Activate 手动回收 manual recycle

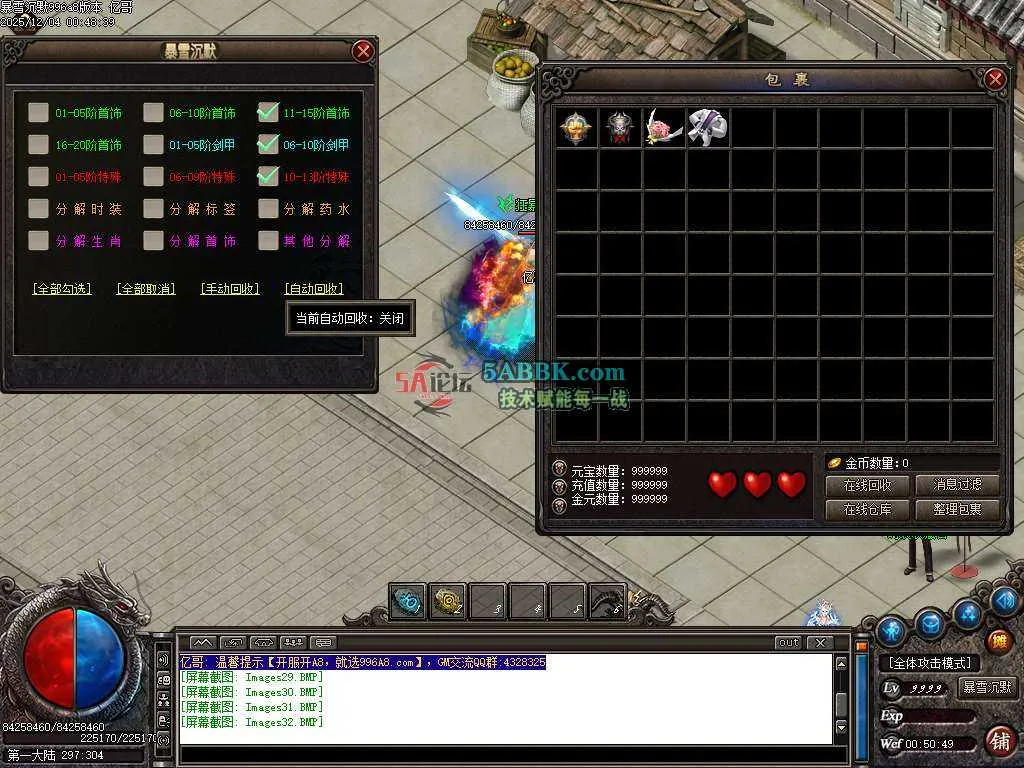[230, 289]
